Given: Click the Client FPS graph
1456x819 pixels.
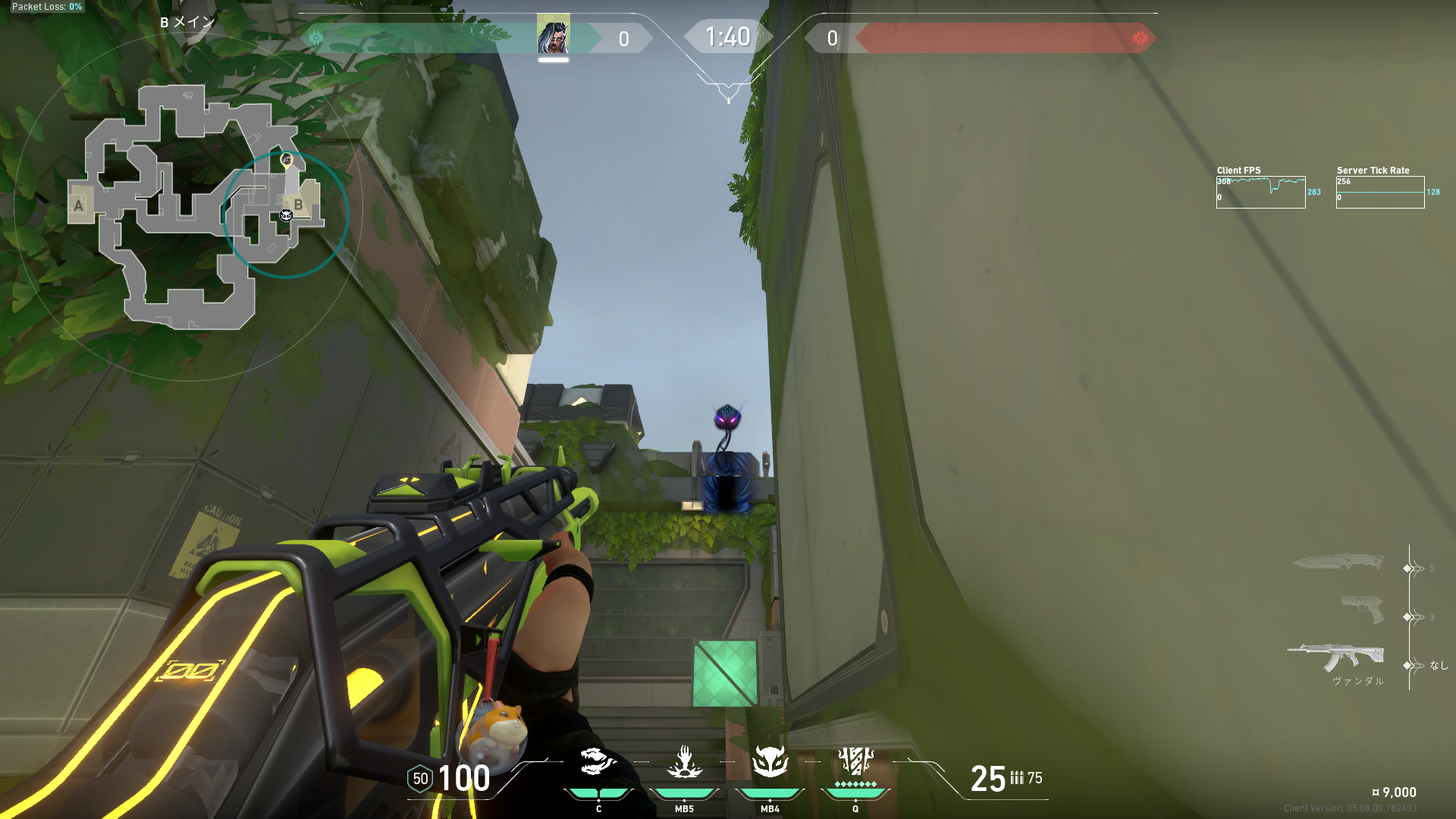Looking at the screenshot, I should click(1260, 193).
